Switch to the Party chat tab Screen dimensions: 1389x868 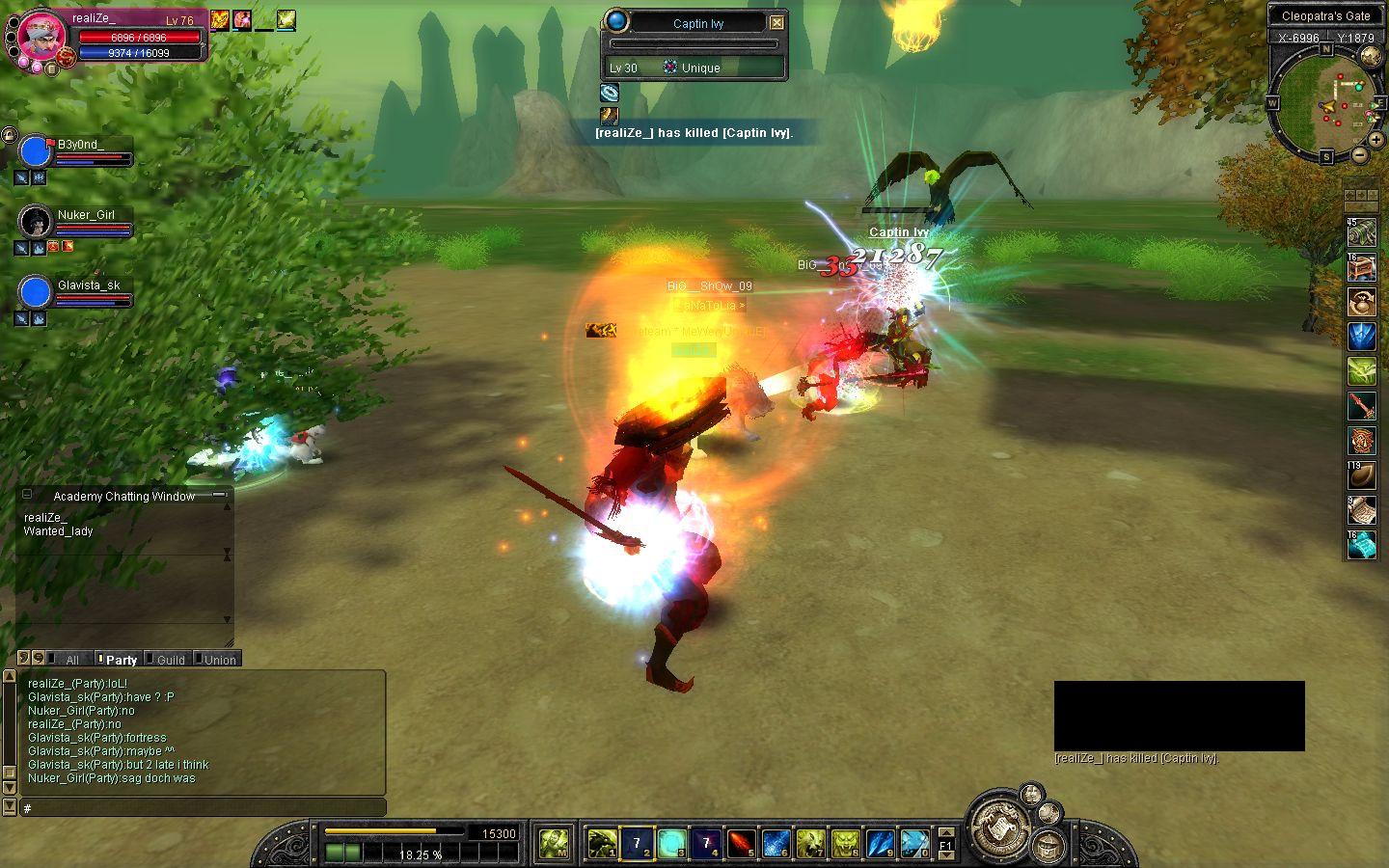(x=121, y=660)
